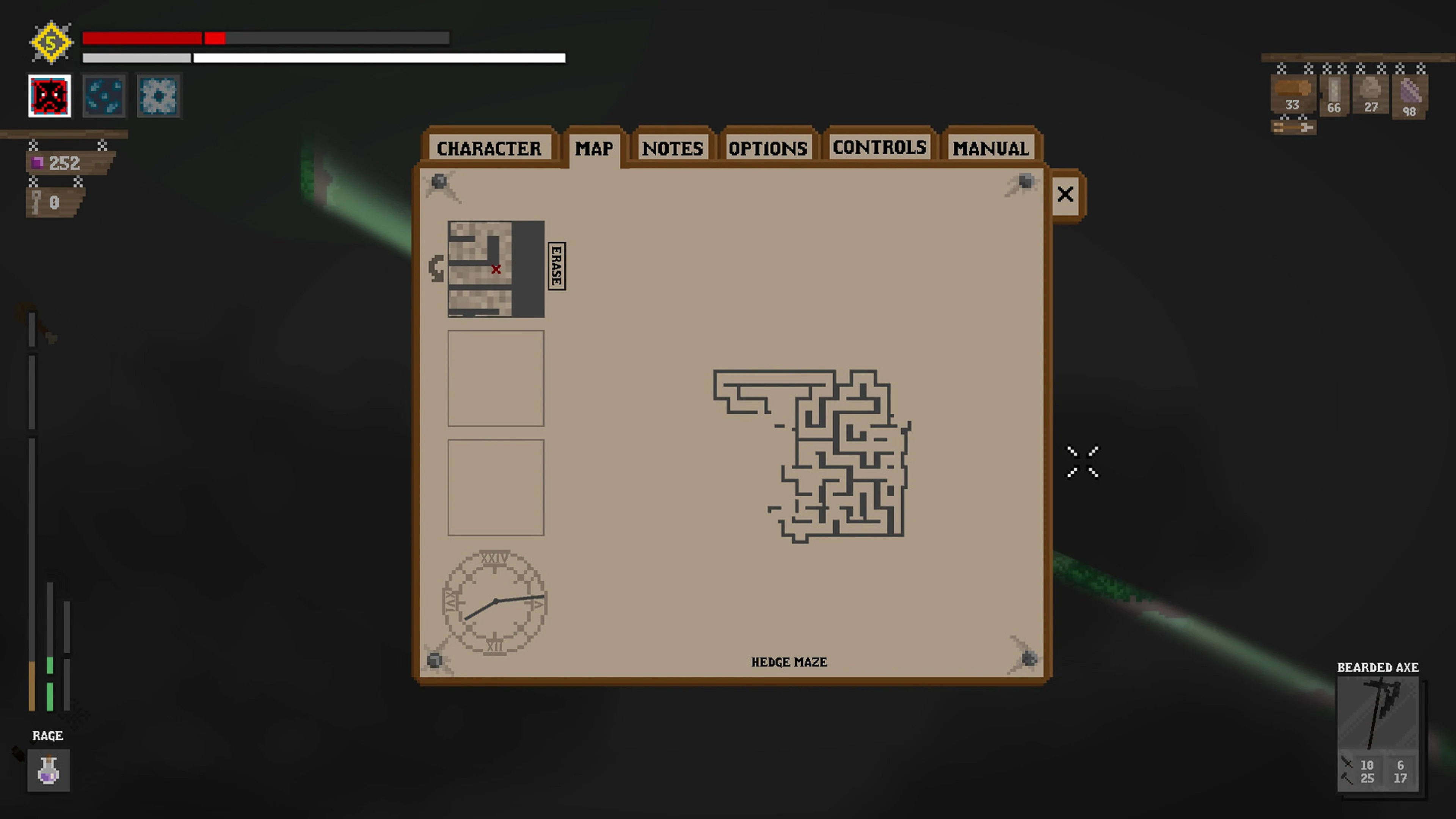Viewport: 1456px width, 819px height.
Task: Open the MANUAL tab
Action: (x=990, y=147)
